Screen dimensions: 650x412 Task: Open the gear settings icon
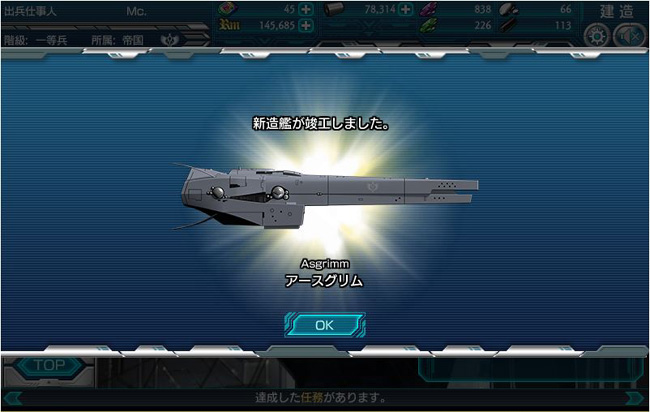tap(598, 36)
